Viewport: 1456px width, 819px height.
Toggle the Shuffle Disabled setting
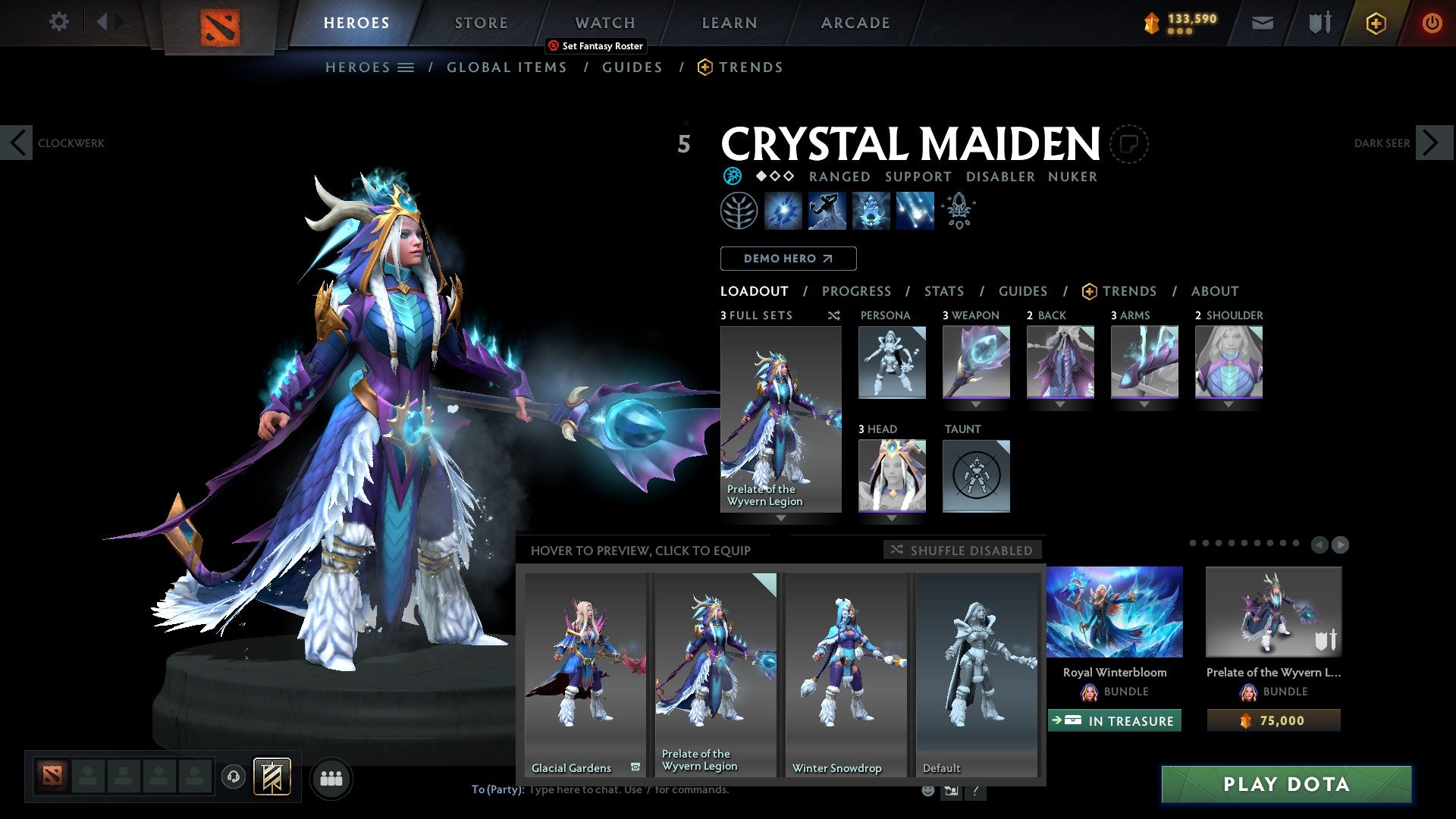[963, 550]
